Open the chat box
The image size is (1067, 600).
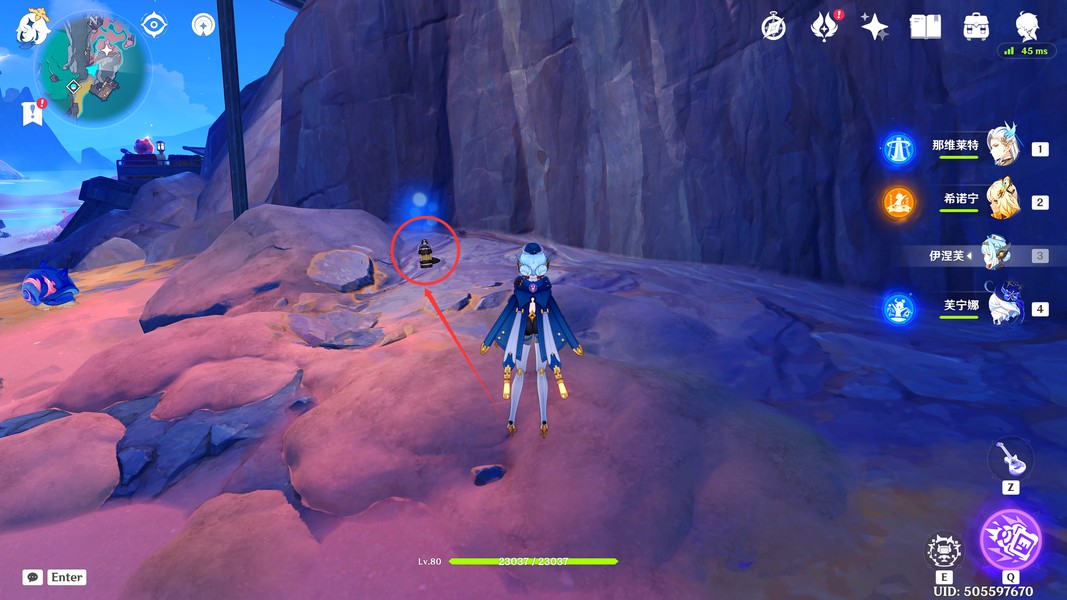pos(33,577)
